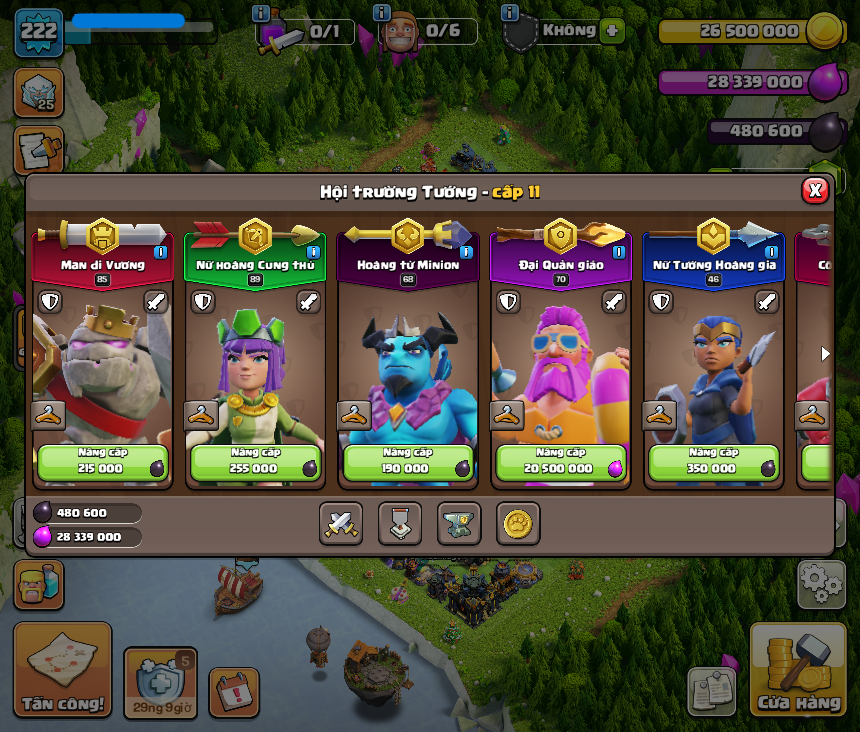The height and width of the screenshot is (732, 860).
Task: Open the pet paw button
Action: (x=518, y=523)
